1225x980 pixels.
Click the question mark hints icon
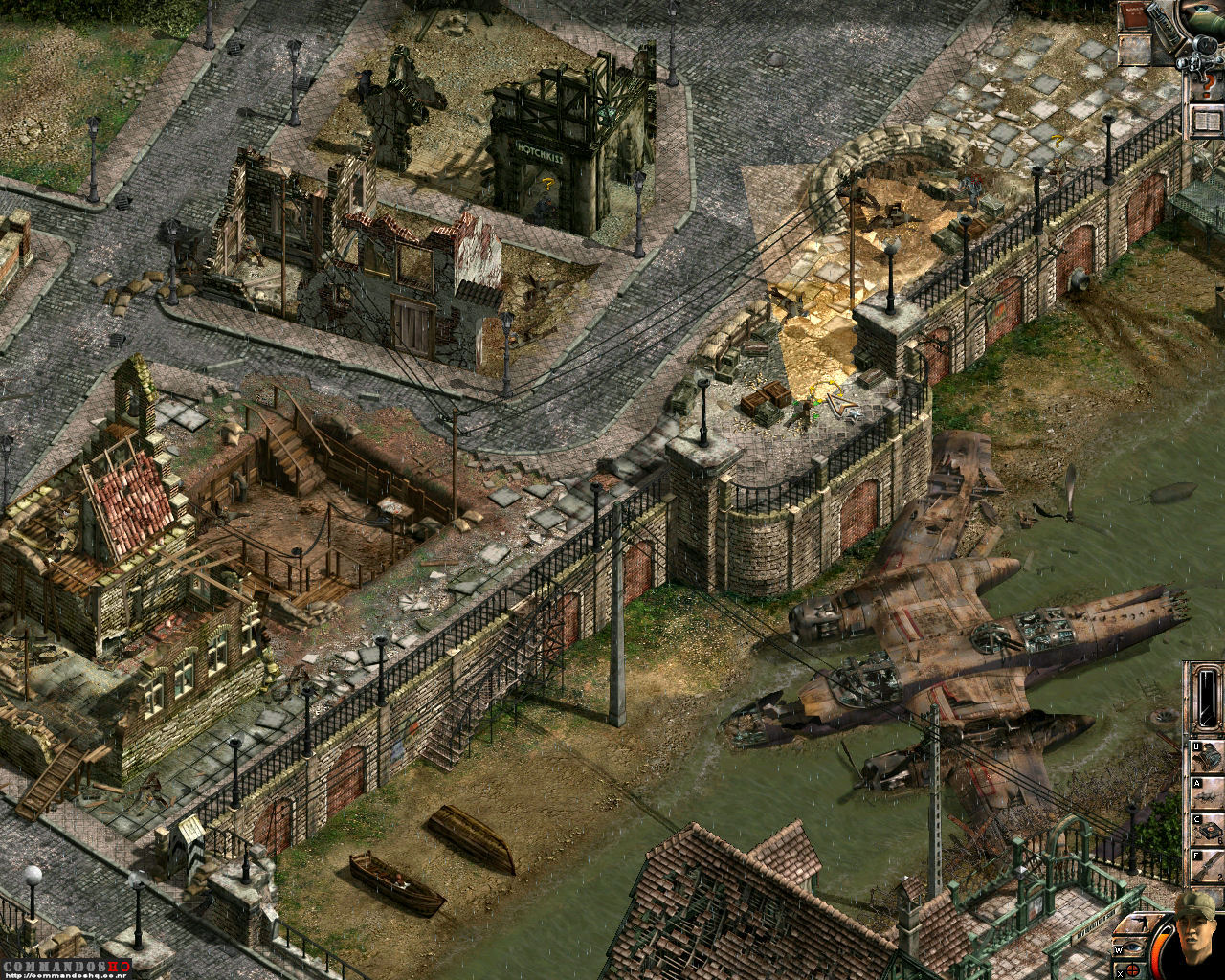tap(1209, 84)
